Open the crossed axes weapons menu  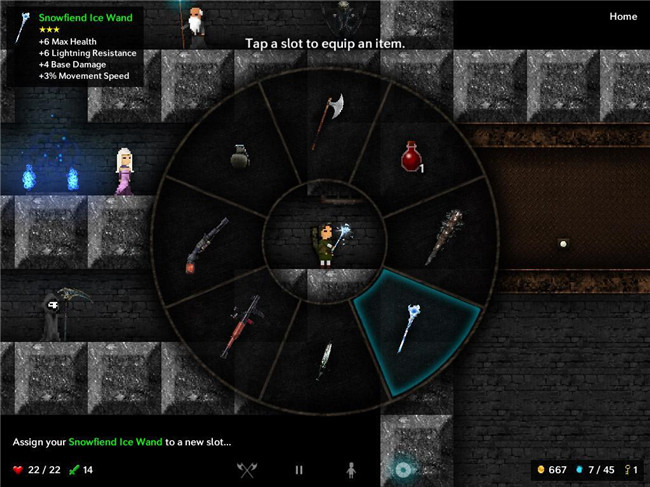[x=247, y=469]
